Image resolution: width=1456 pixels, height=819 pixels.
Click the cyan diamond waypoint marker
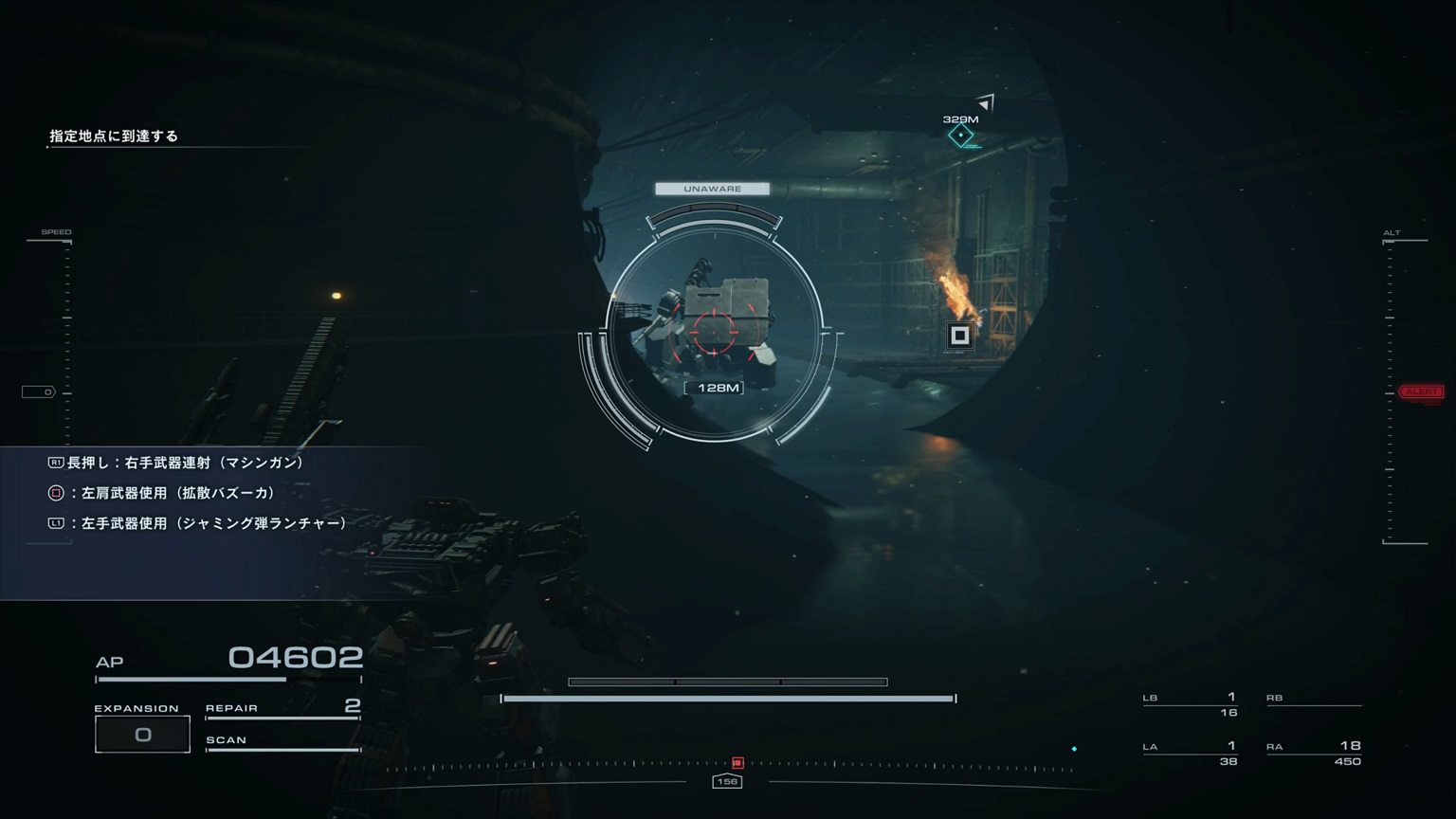pyautogui.click(x=961, y=136)
